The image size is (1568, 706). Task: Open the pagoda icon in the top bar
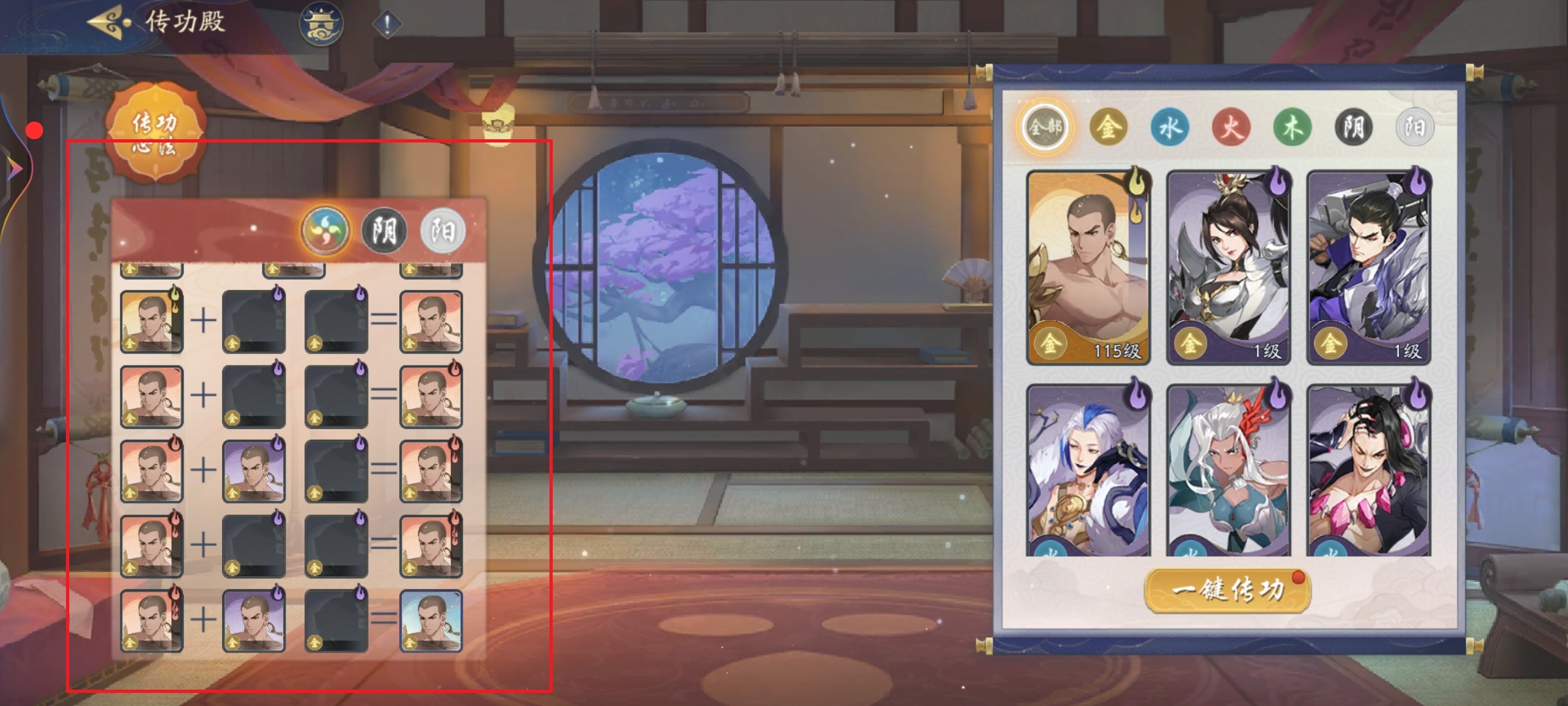318,21
